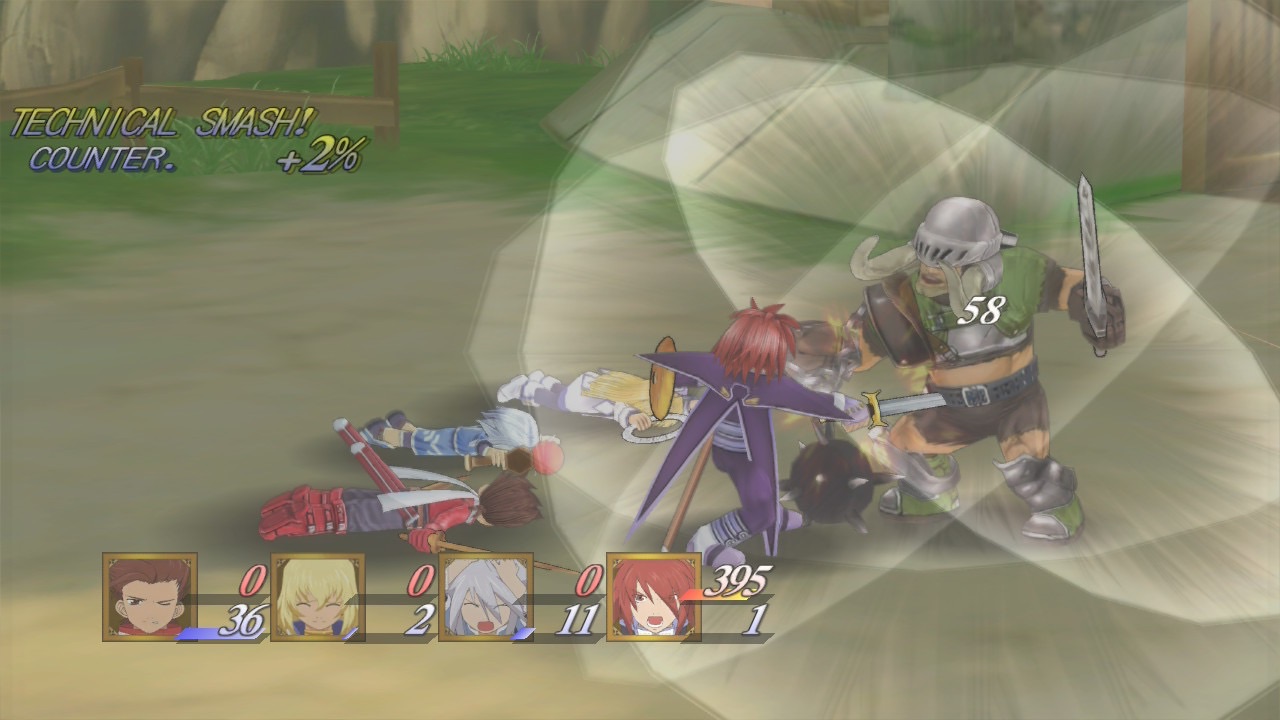The image size is (1280, 720).
Task: Pick the silver-haired boy party portrait
Action: pyautogui.click(x=486, y=597)
